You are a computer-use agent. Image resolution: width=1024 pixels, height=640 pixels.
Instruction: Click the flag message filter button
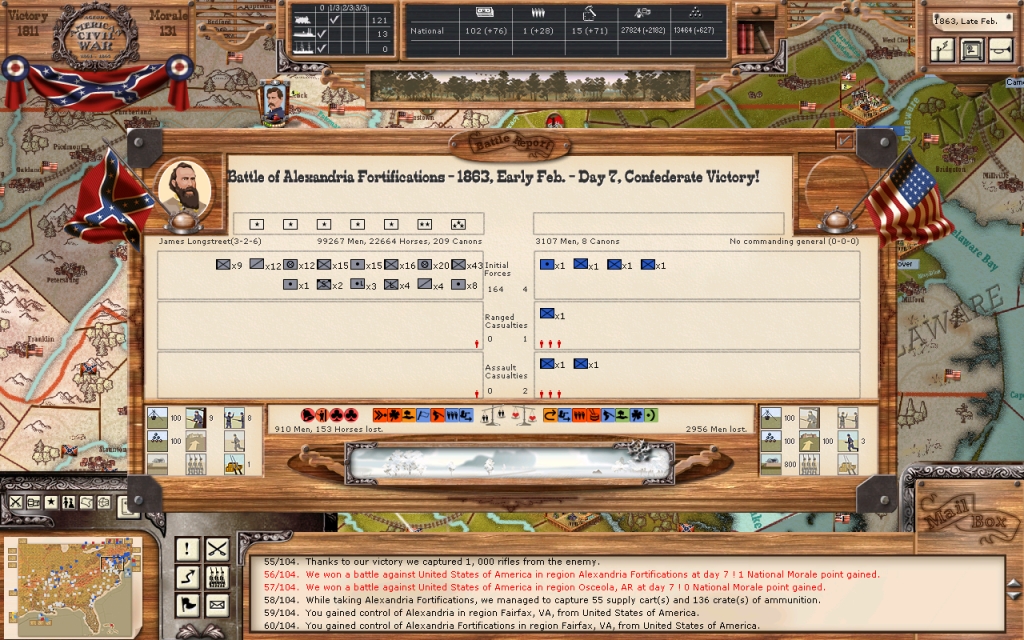[x=187, y=605]
